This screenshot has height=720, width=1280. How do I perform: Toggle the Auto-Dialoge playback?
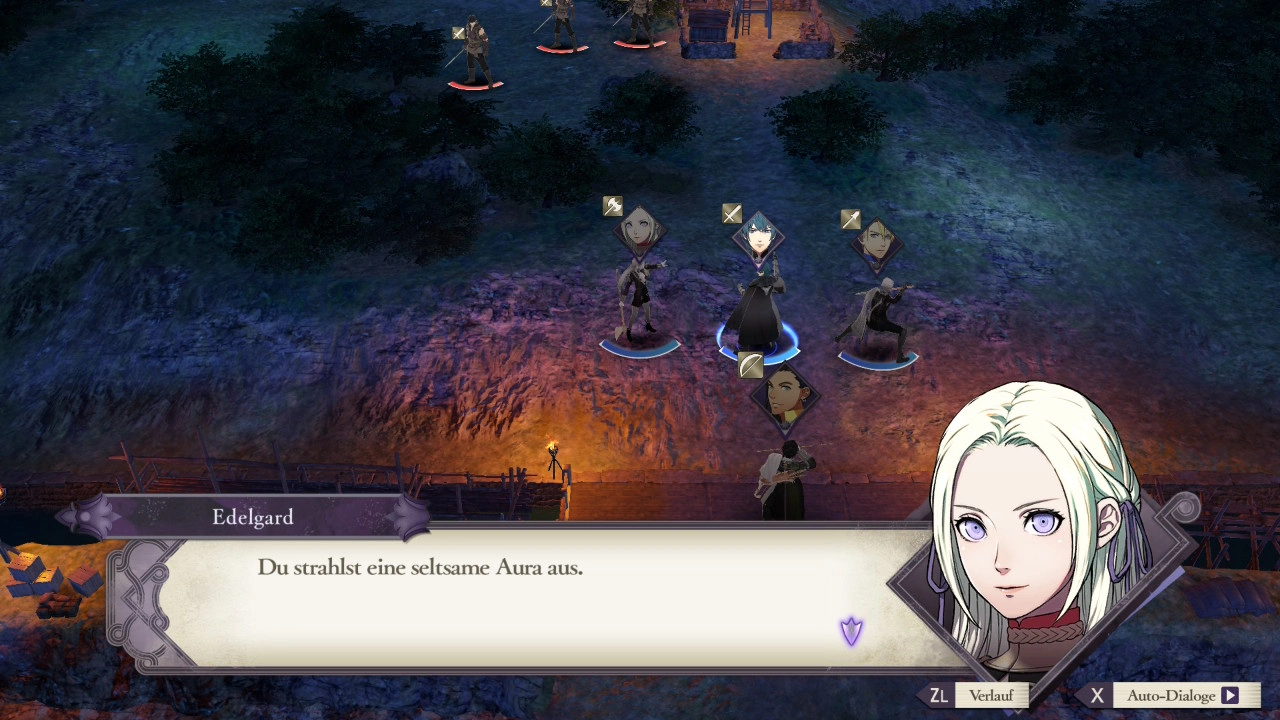[x=1182, y=696]
